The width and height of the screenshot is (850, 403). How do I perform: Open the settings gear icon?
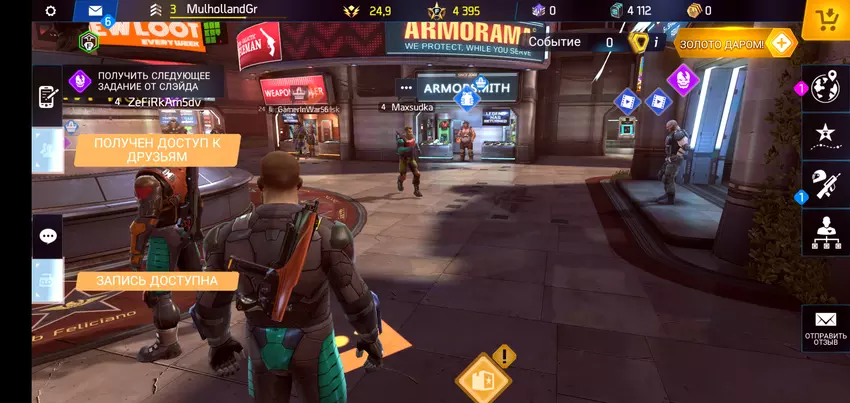point(51,11)
